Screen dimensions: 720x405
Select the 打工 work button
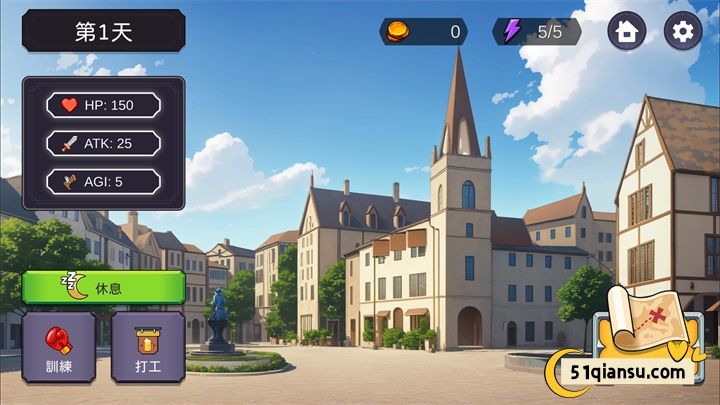148,346
